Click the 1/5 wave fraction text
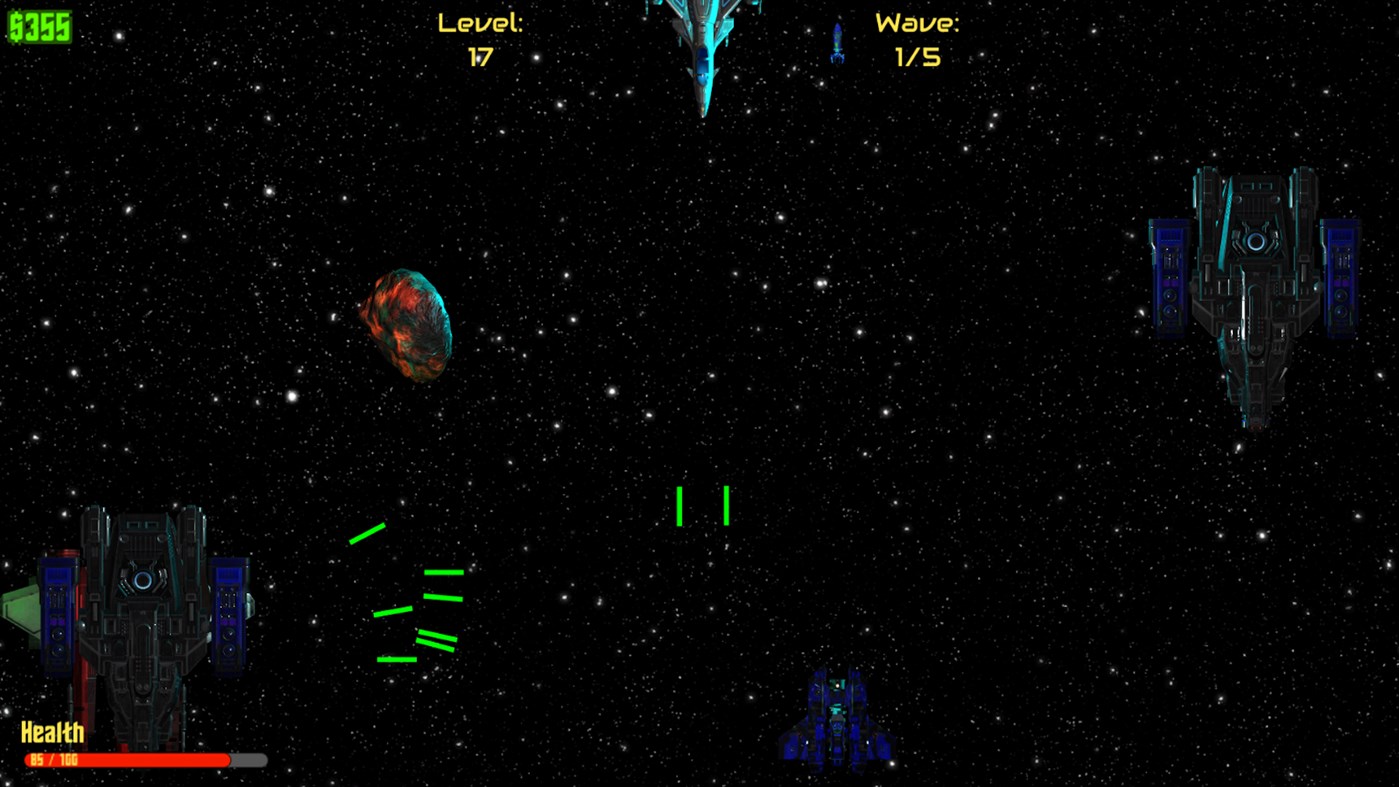This screenshot has width=1399, height=787. point(917,57)
